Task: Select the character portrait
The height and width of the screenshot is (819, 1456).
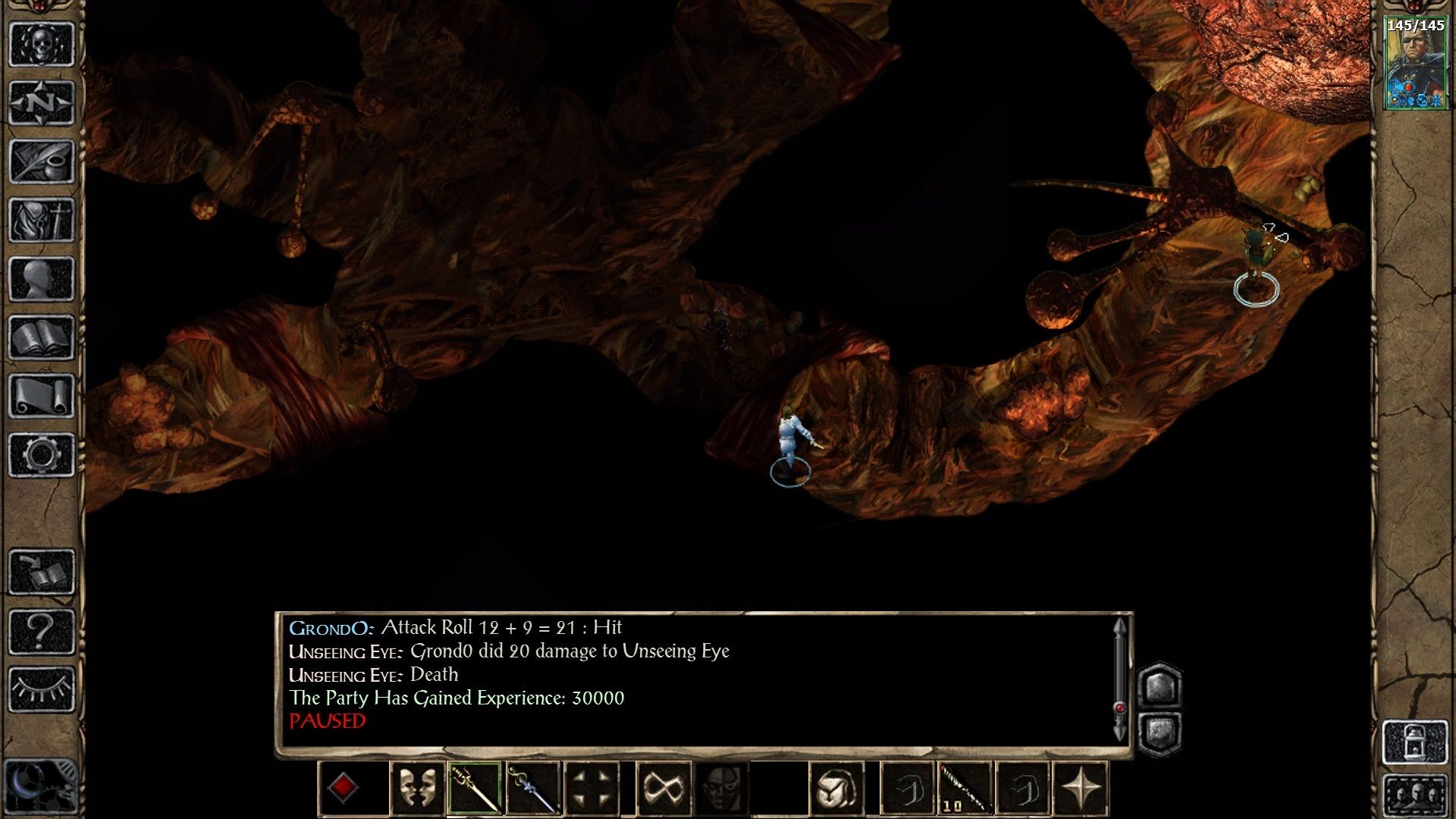Action: (x=1415, y=64)
